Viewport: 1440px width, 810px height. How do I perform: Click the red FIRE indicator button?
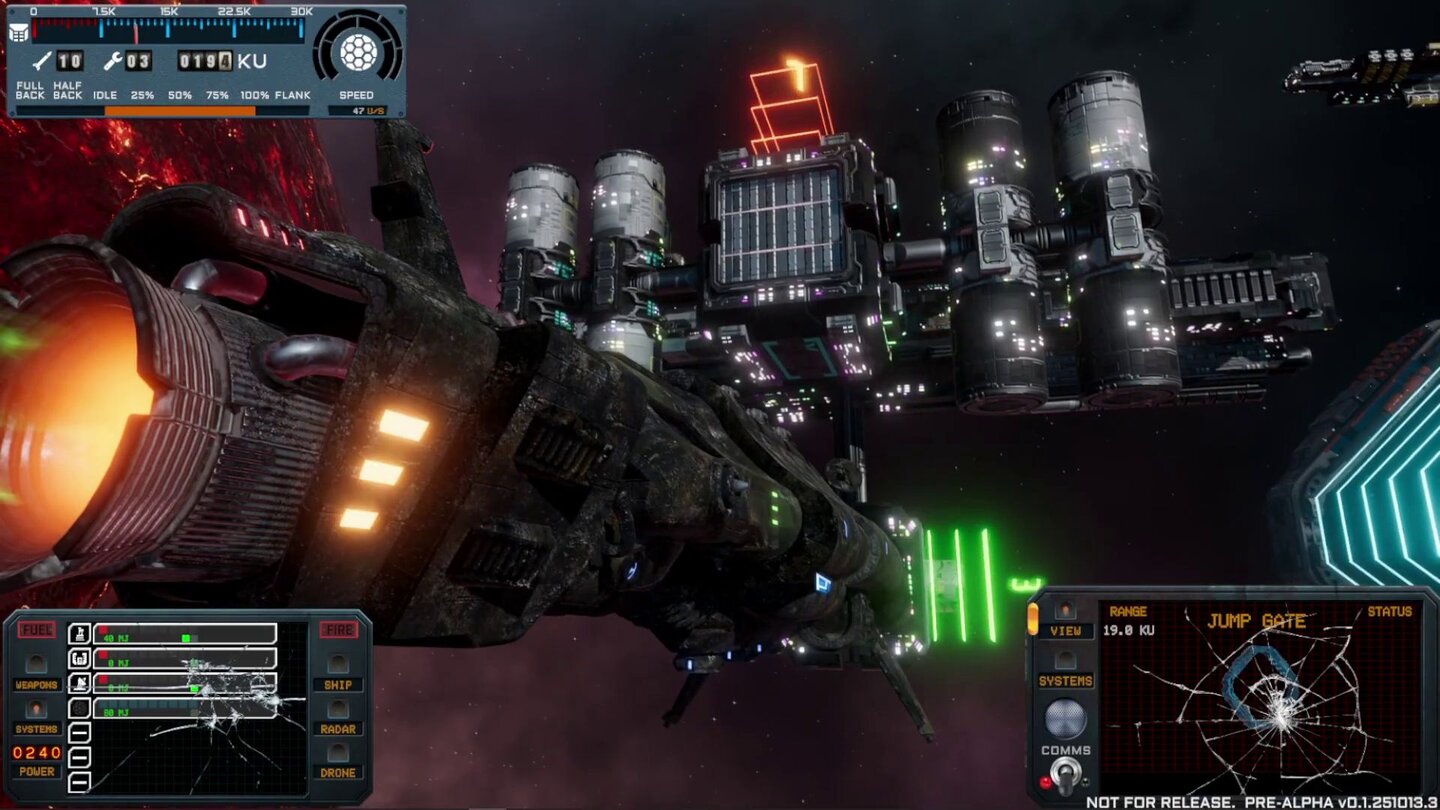(x=339, y=630)
